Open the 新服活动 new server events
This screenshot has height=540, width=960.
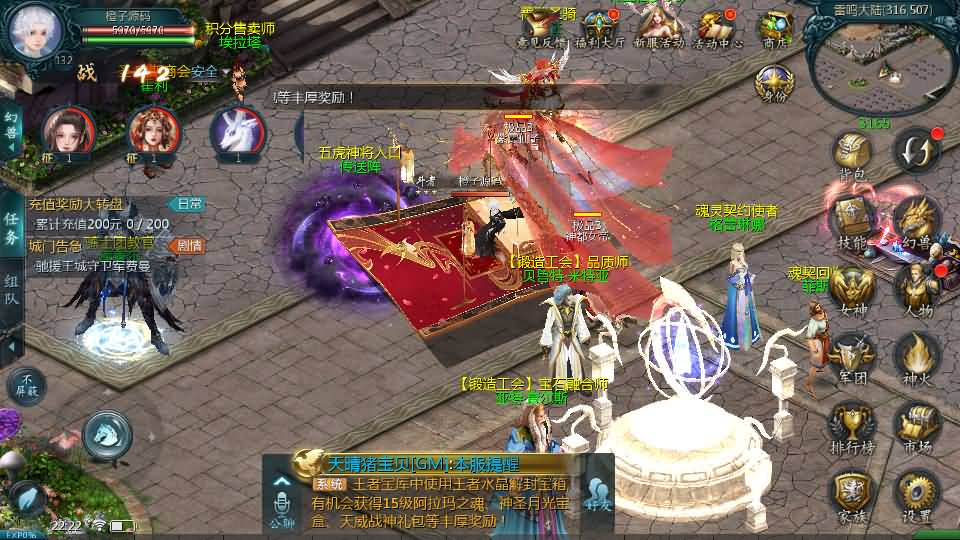(x=658, y=30)
